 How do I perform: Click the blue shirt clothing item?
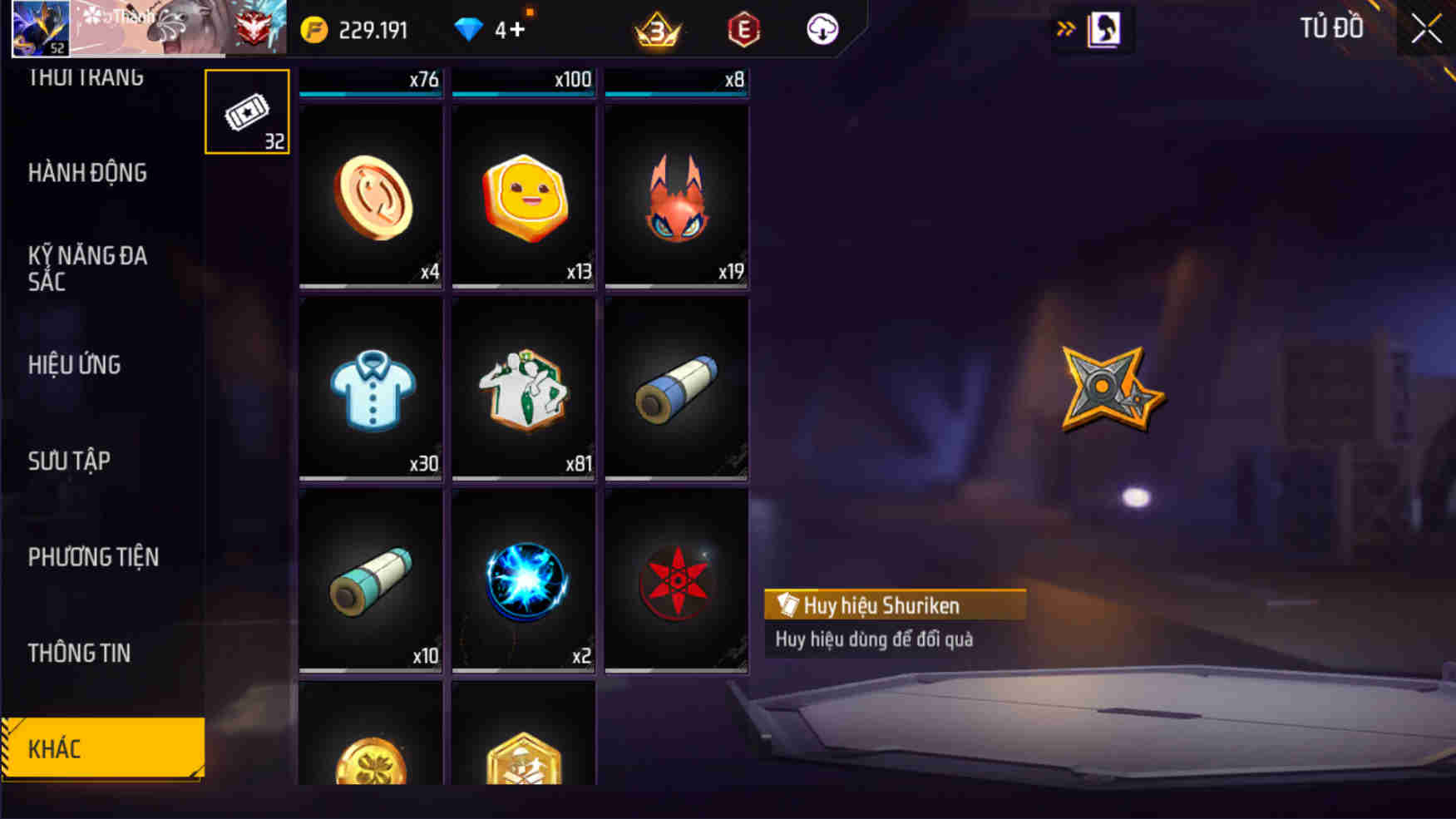click(x=369, y=389)
